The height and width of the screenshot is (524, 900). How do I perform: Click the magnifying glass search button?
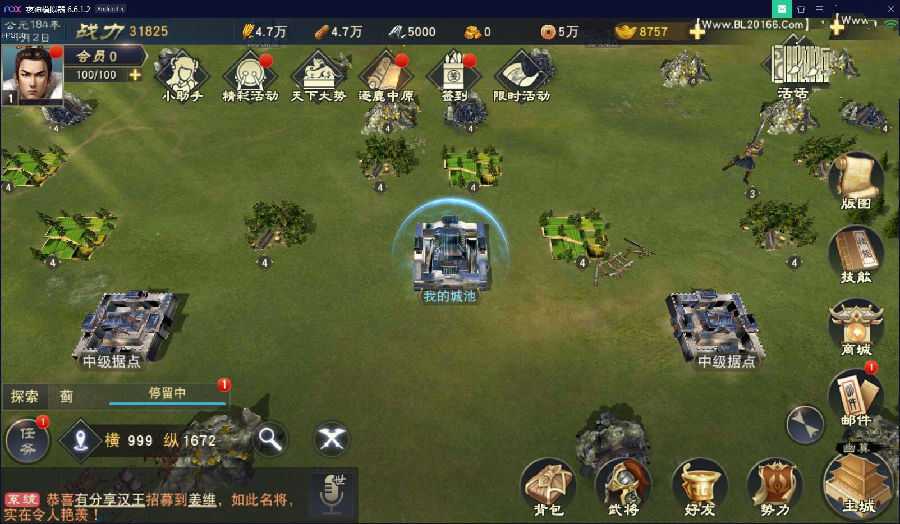[x=269, y=438]
